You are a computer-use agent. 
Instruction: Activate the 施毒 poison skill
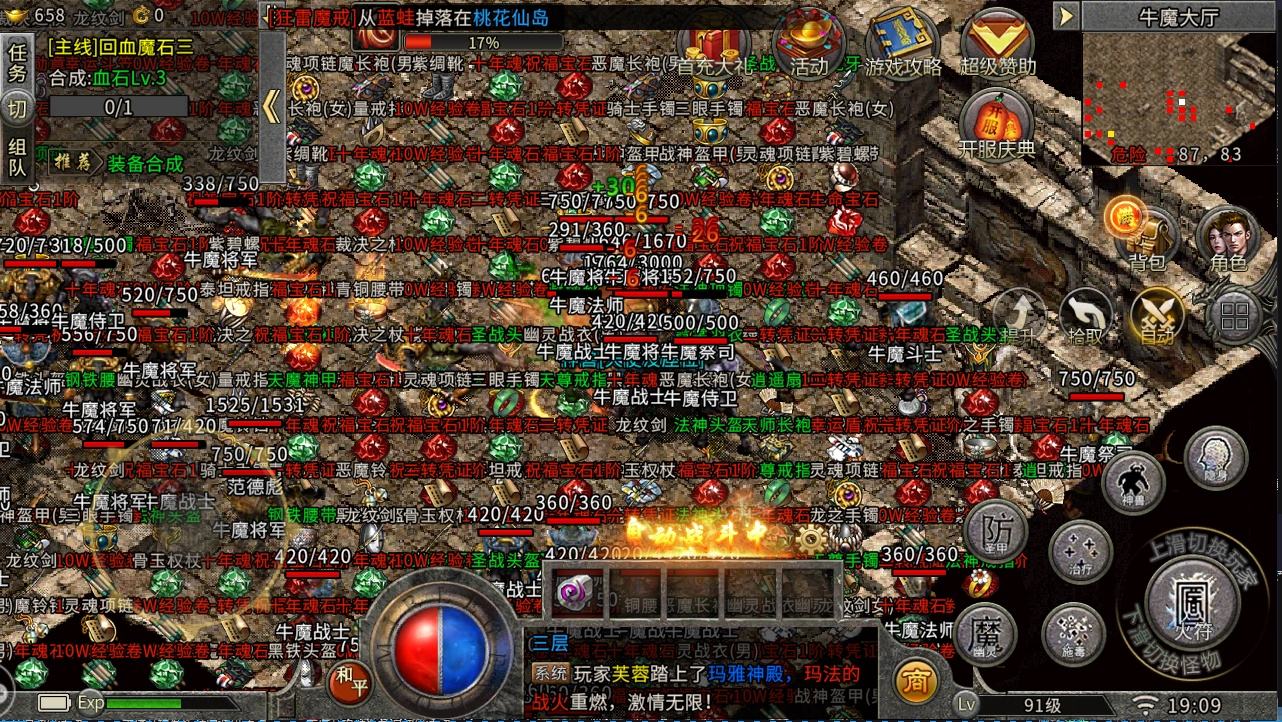[x=1073, y=634]
